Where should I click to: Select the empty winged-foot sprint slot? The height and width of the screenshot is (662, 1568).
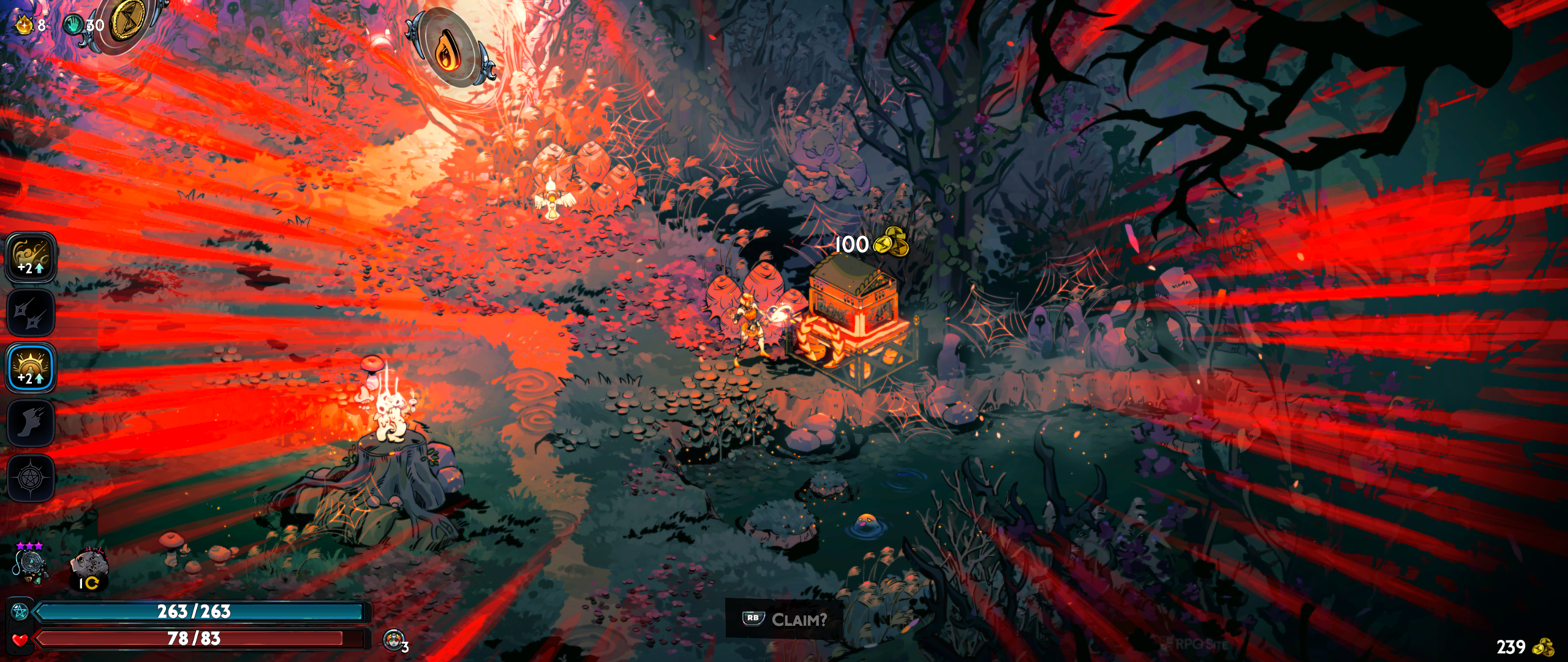[x=31, y=423]
